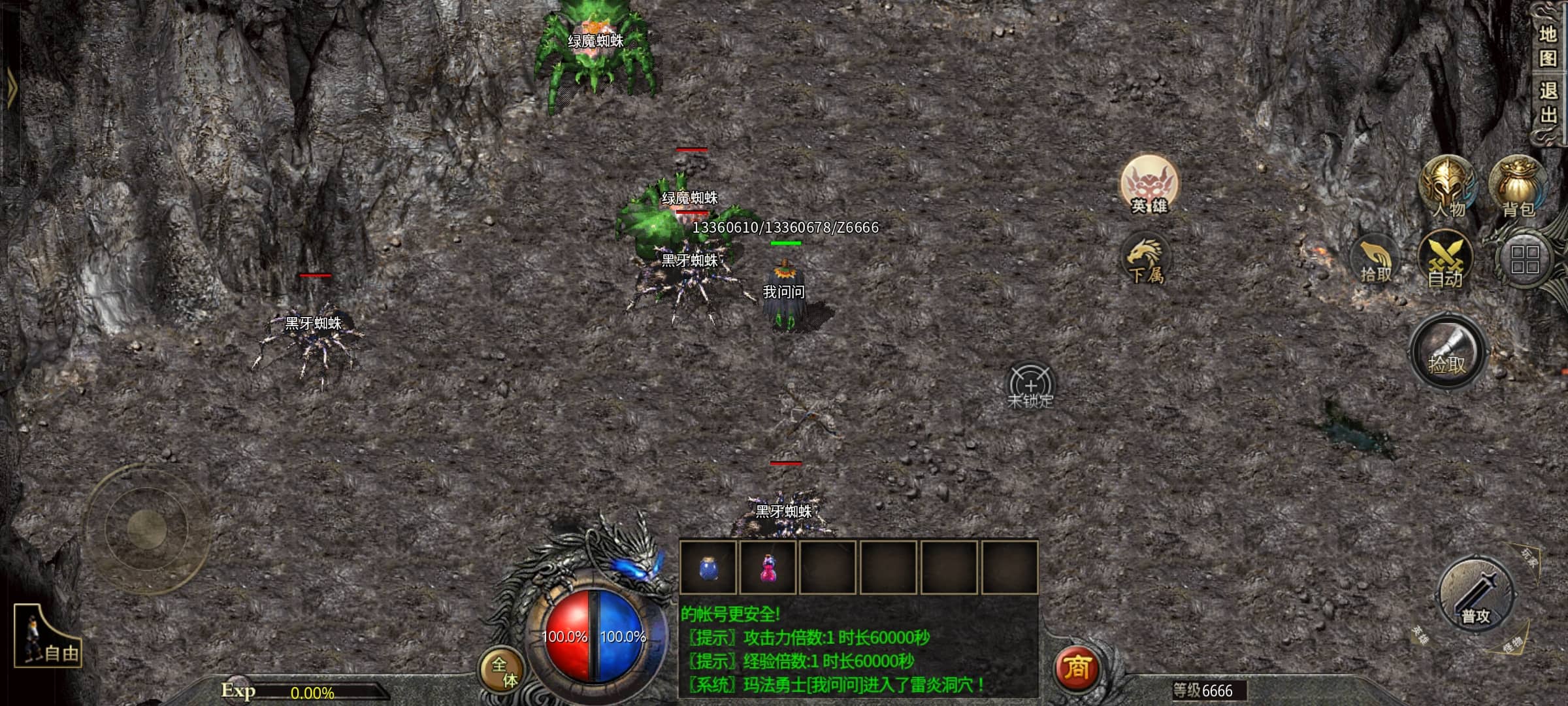The height and width of the screenshot is (706, 1568).
Task: Expand the left edge arrow panel
Action: coord(10,88)
